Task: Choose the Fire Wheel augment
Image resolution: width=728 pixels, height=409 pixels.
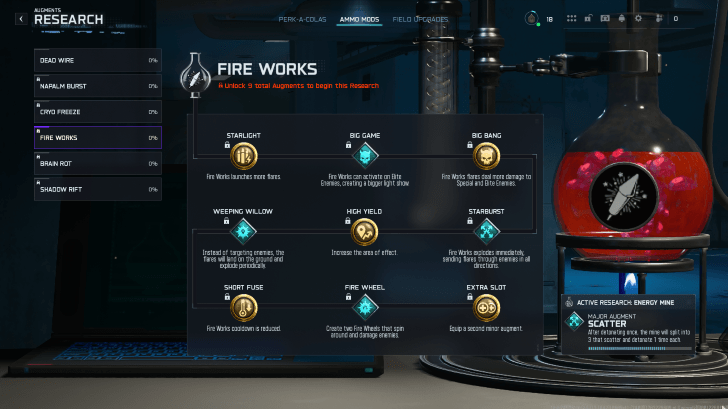Action: [x=365, y=307]
